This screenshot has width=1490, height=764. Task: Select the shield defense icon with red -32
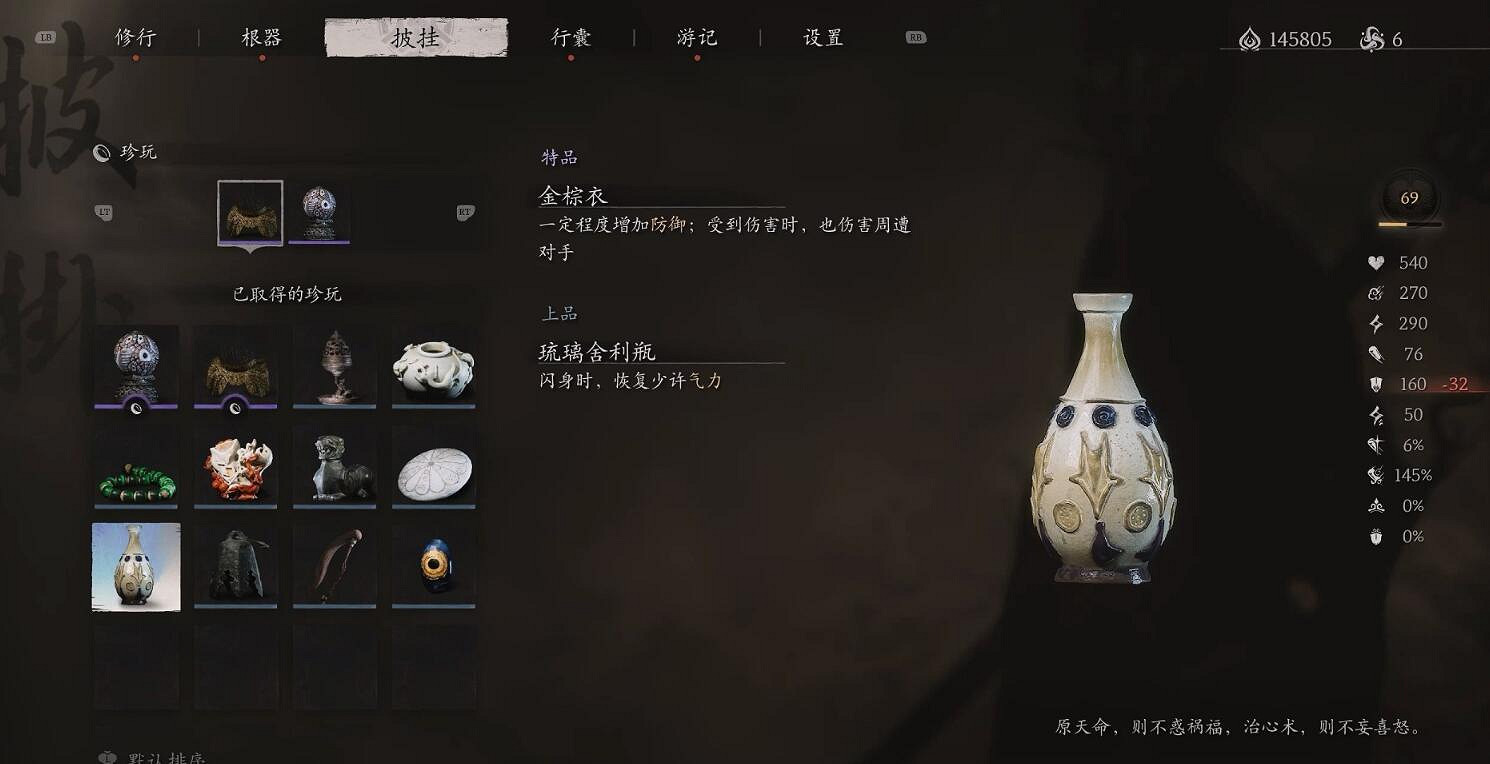point(1375,383)
